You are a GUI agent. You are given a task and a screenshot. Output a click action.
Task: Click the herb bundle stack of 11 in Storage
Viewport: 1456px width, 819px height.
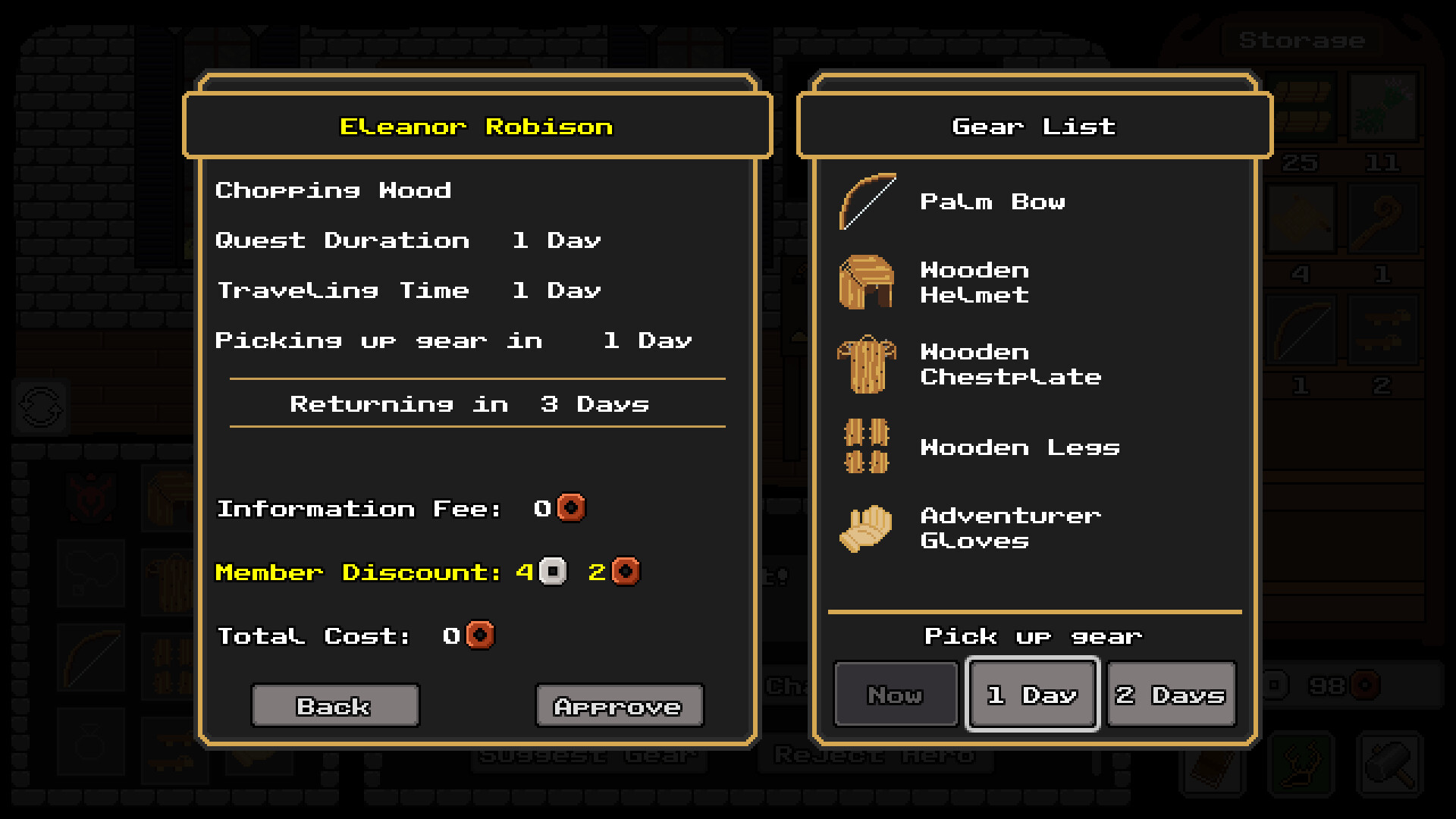[1382, 106]
